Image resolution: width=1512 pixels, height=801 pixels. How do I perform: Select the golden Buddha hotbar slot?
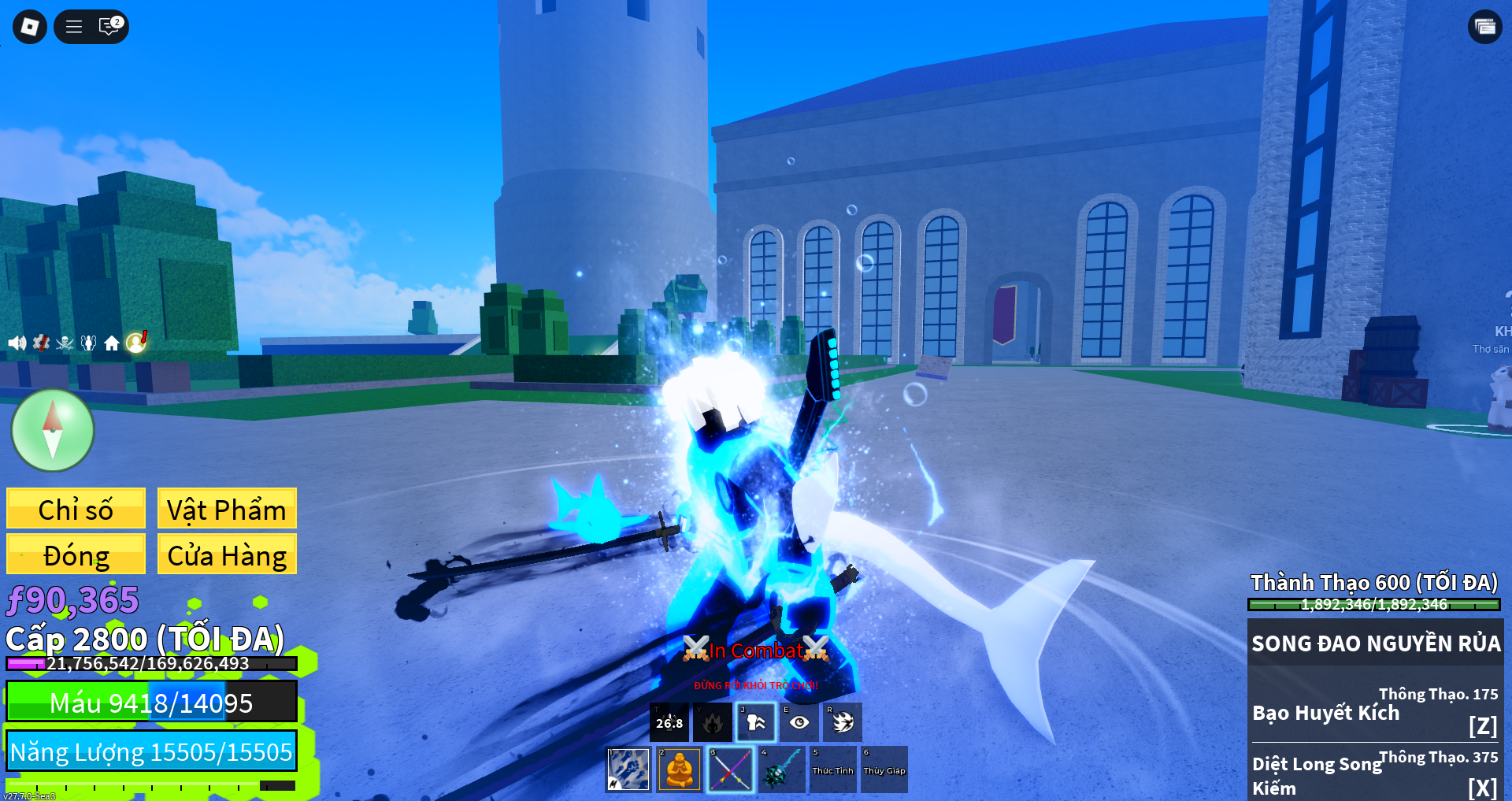coord(679,769)
